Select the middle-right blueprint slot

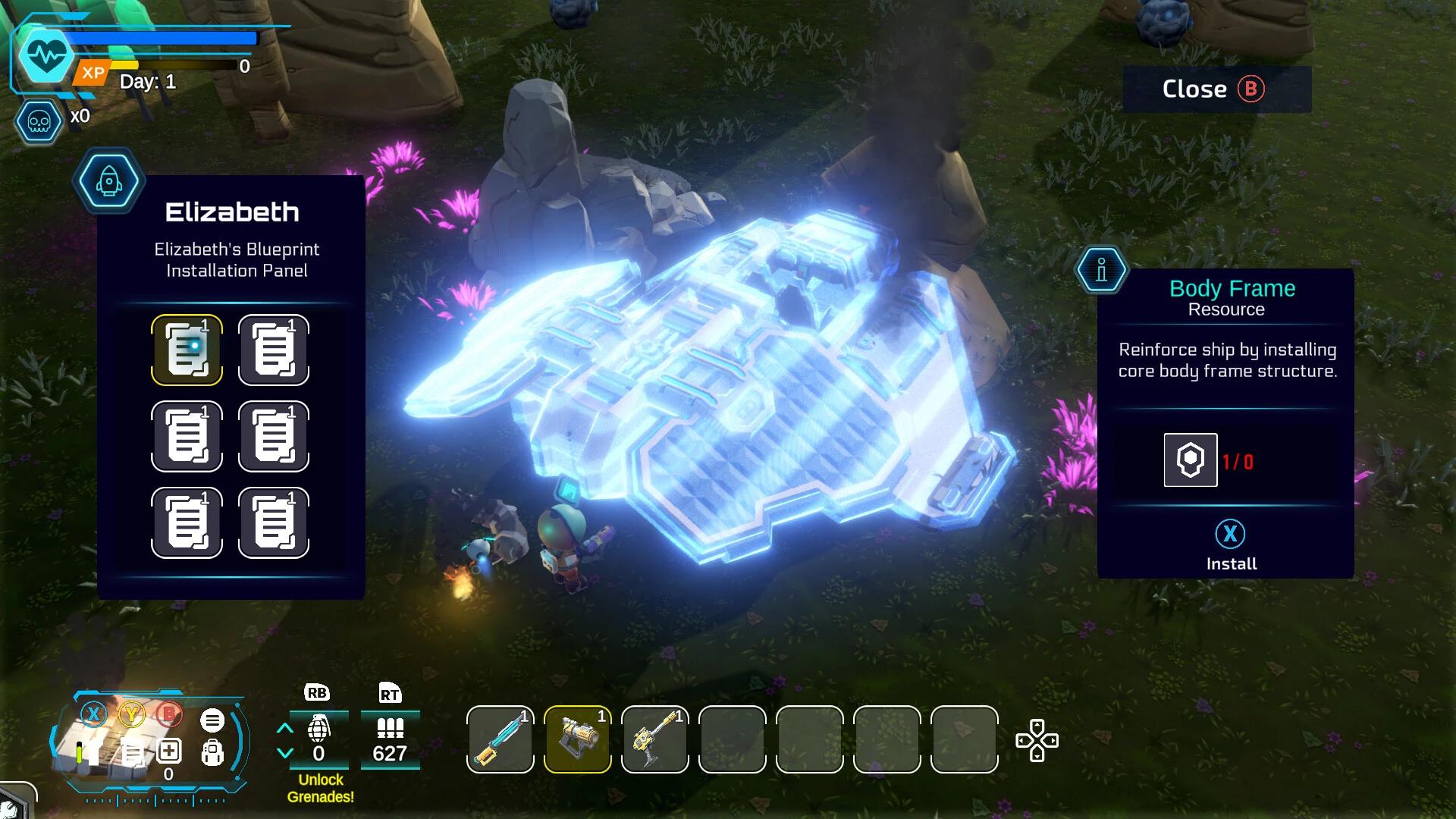274,436
